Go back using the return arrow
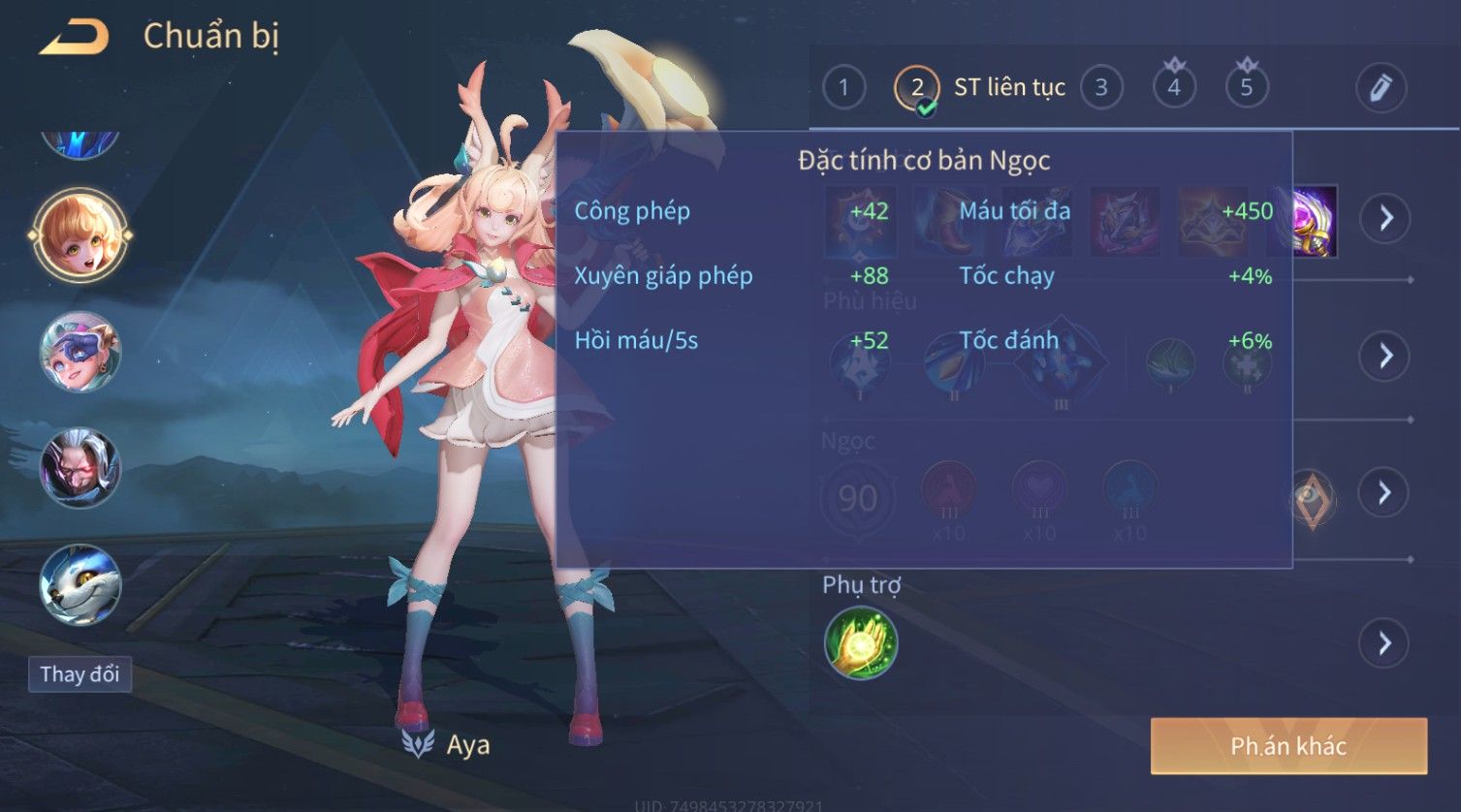This screenshot has height=812, width=1461. coord(75,38)
